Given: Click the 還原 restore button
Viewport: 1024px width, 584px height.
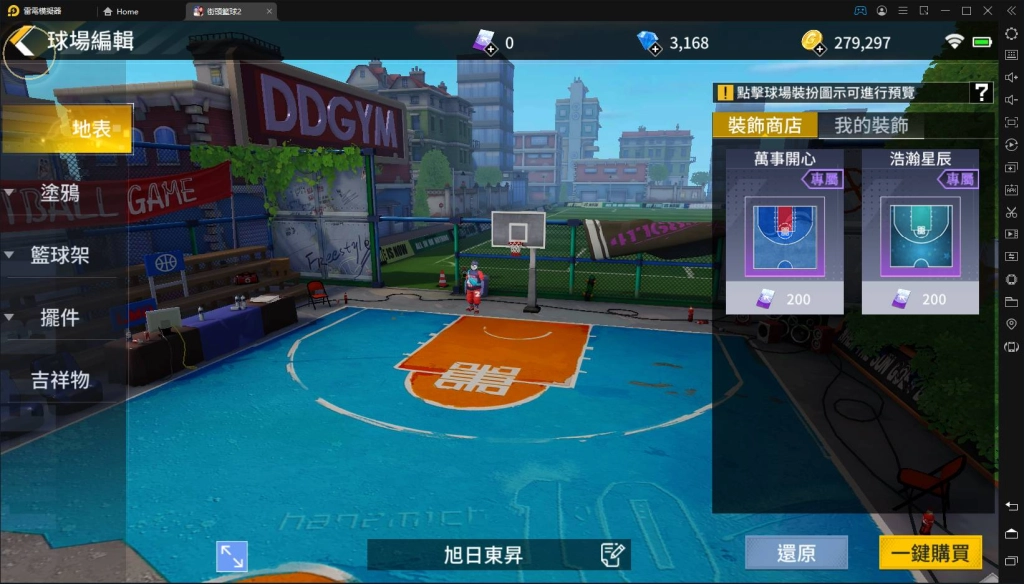Looking at the screenshot, I should point(796,553).
